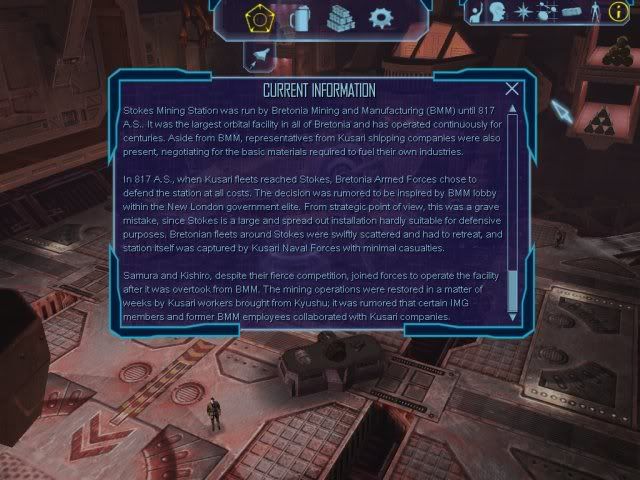Open the star-shaped nav map icon
This screenshot has height=480, width=640.
point(523,12)
